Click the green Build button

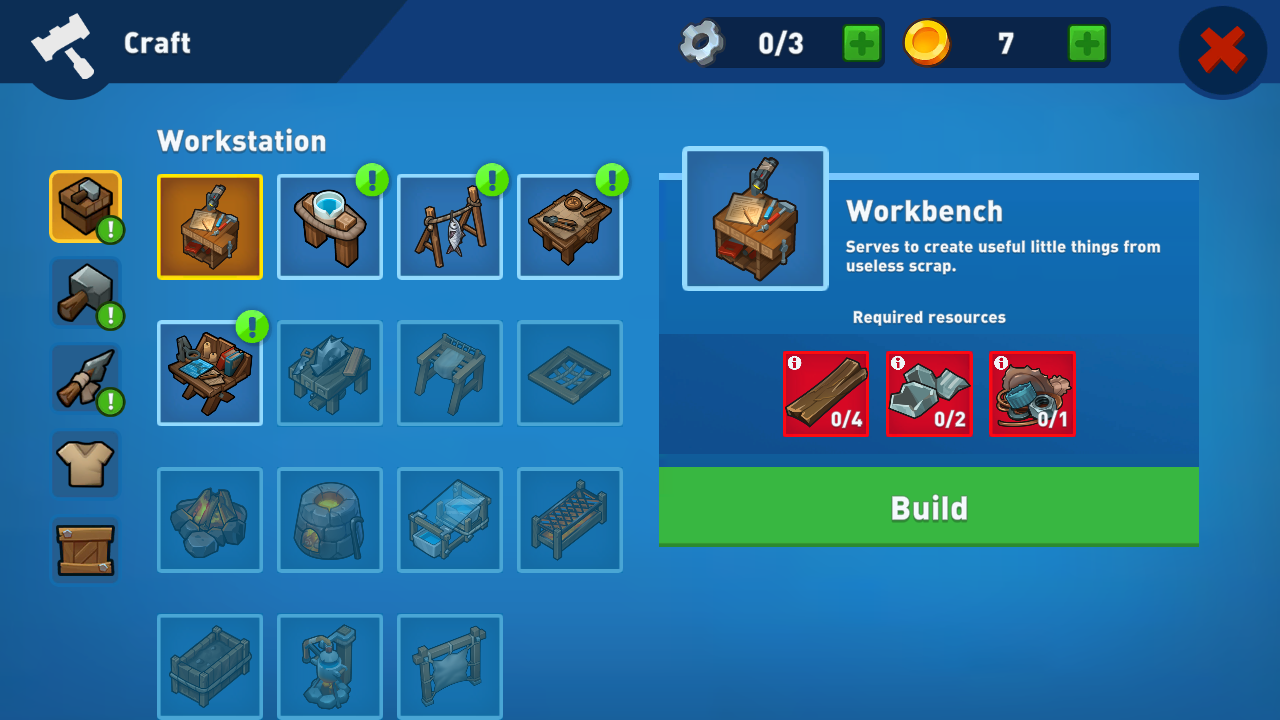point(928,507)
